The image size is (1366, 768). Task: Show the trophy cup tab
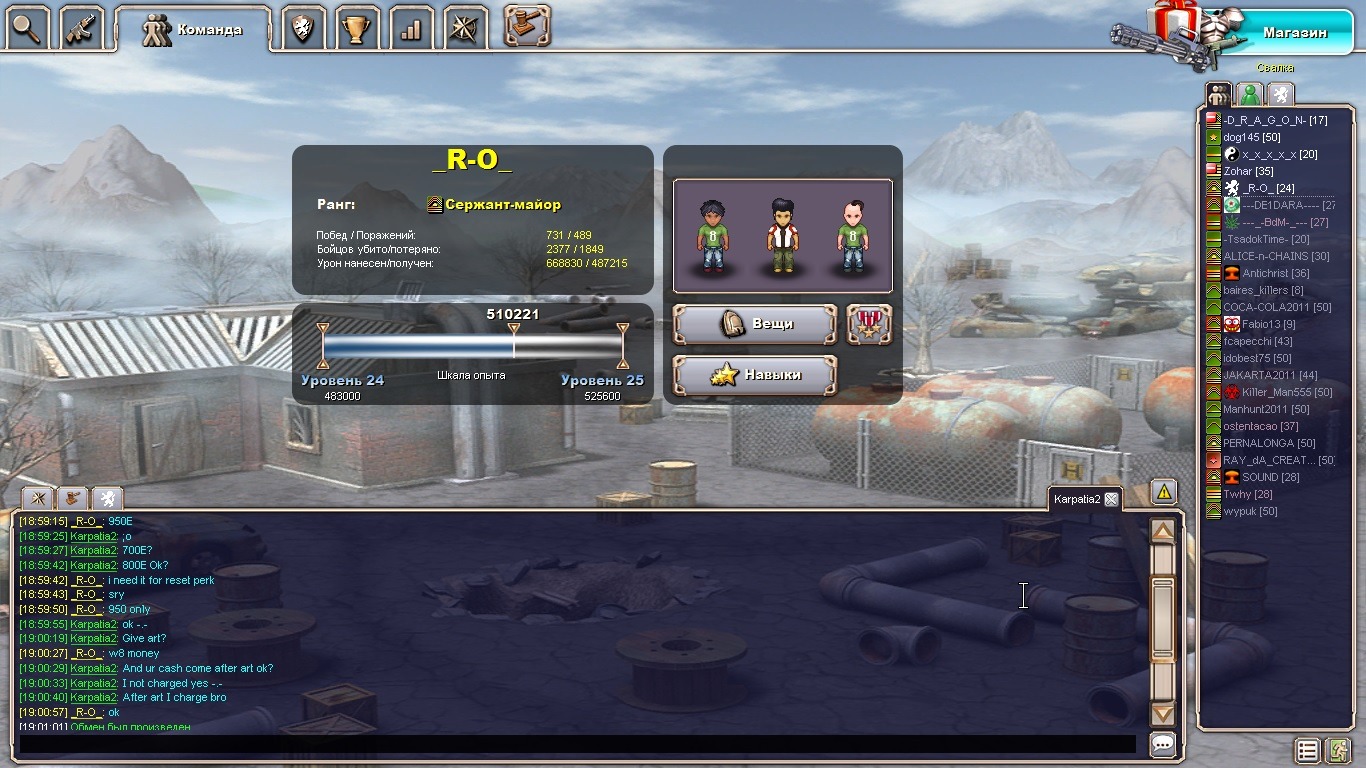coord(357,28)
